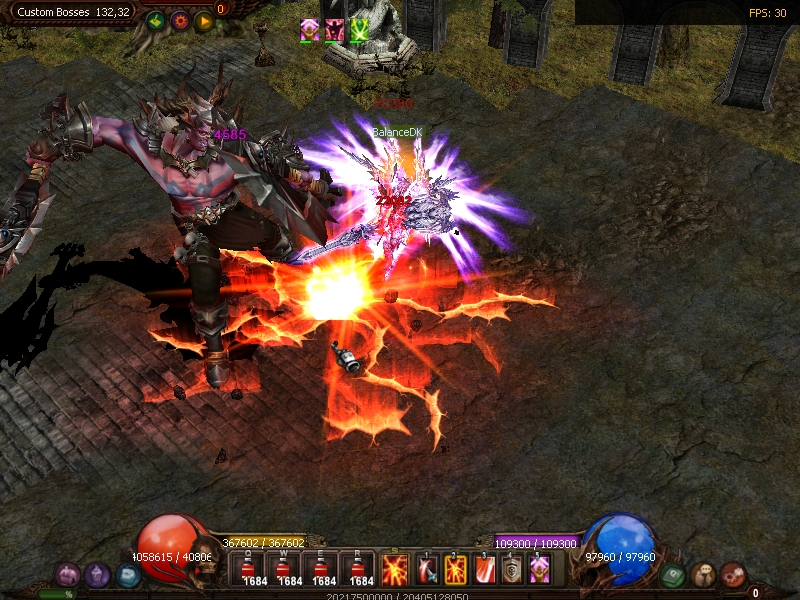The width and height of the screenshot is (800, 600).
Task: Cast the purple aura buff in slot 5
Action: click(540, 570)
